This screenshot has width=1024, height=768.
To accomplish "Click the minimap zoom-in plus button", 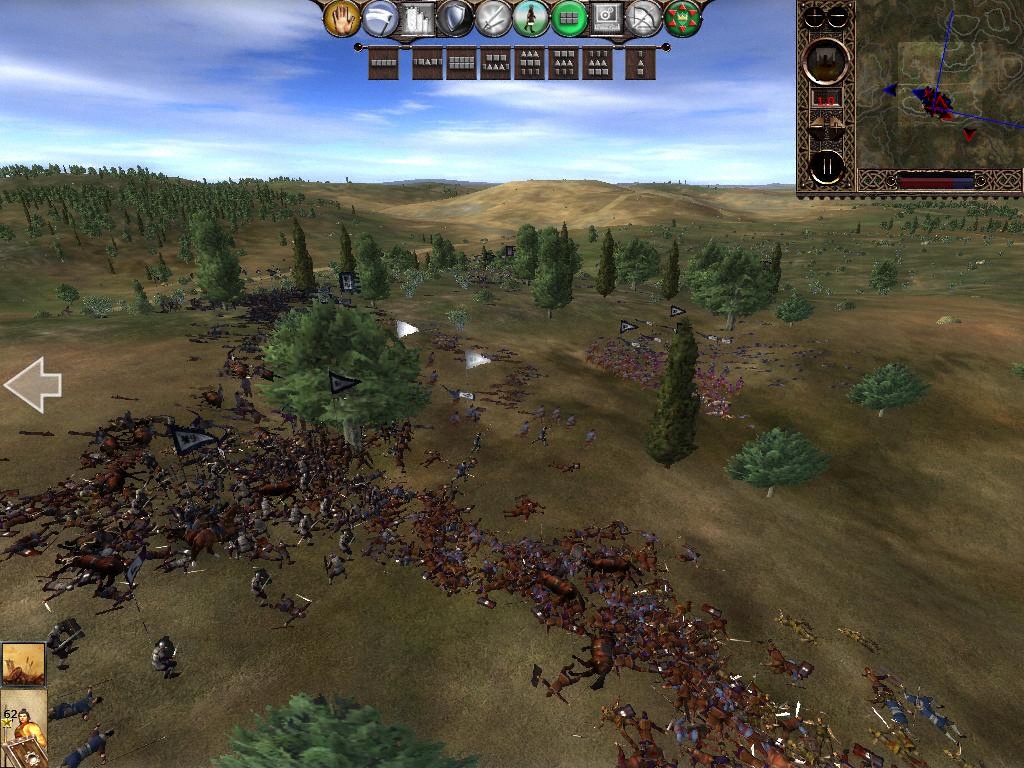I will 815,16.
